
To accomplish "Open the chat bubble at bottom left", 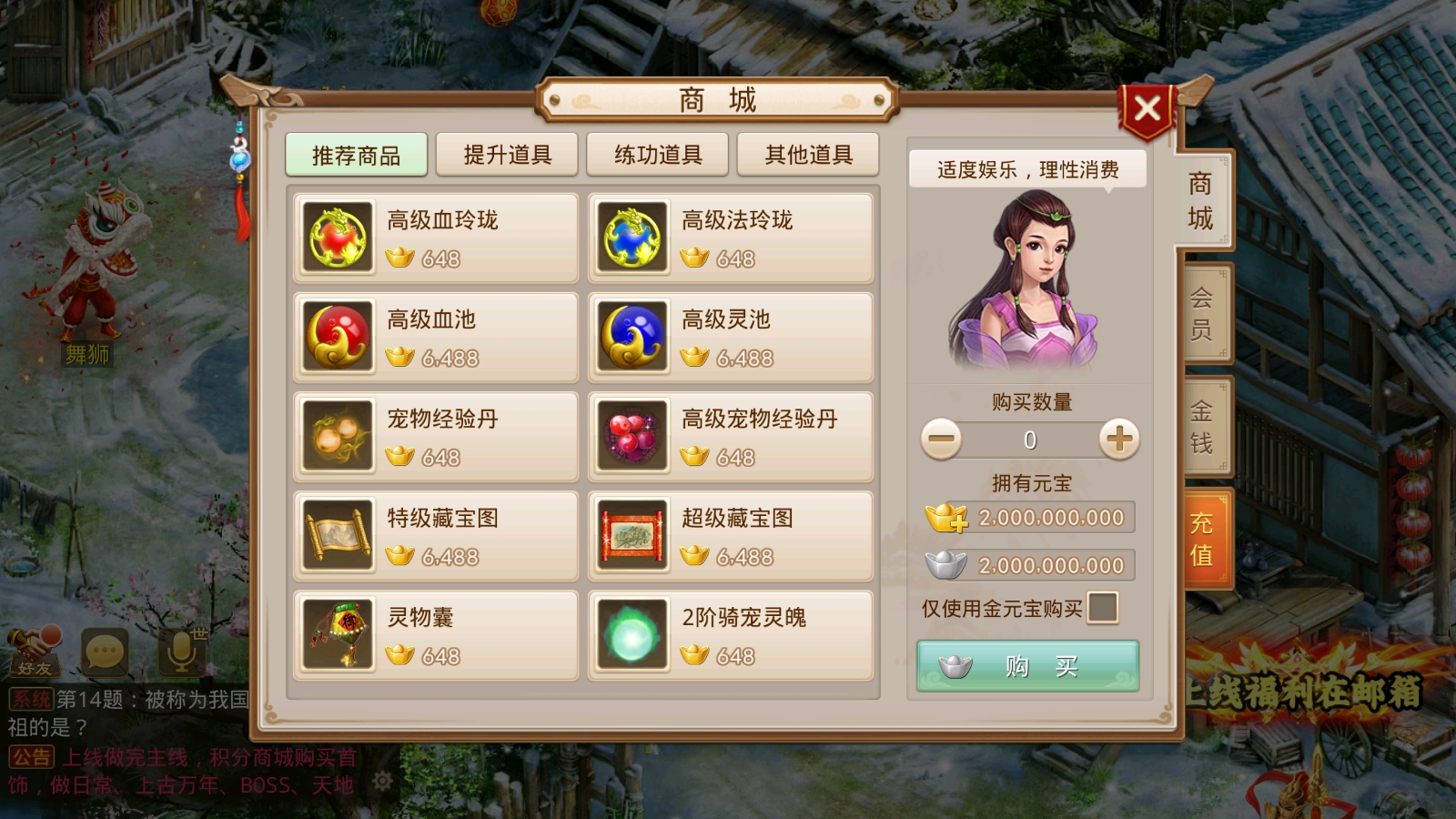I will pyautogui.click(x=107, y=652).
